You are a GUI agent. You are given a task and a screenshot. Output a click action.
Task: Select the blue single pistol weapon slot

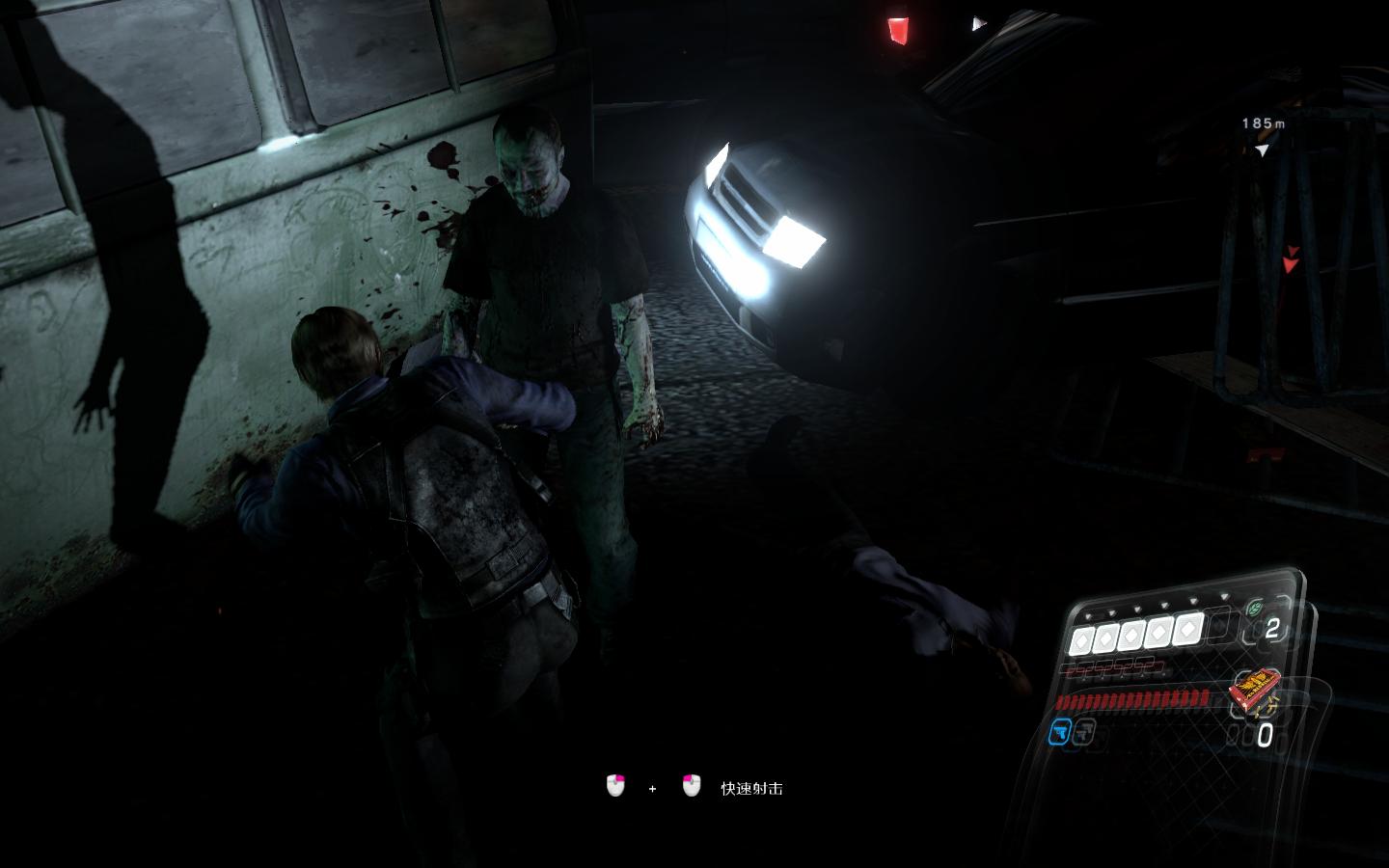[1061, 733]
